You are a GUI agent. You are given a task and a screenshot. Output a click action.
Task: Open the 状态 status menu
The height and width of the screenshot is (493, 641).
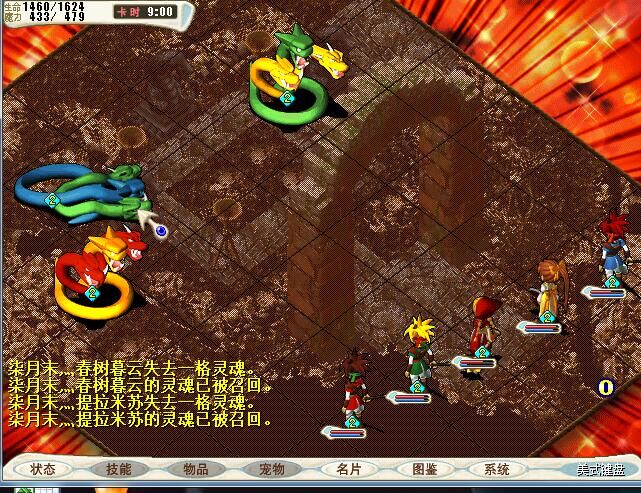43,468
